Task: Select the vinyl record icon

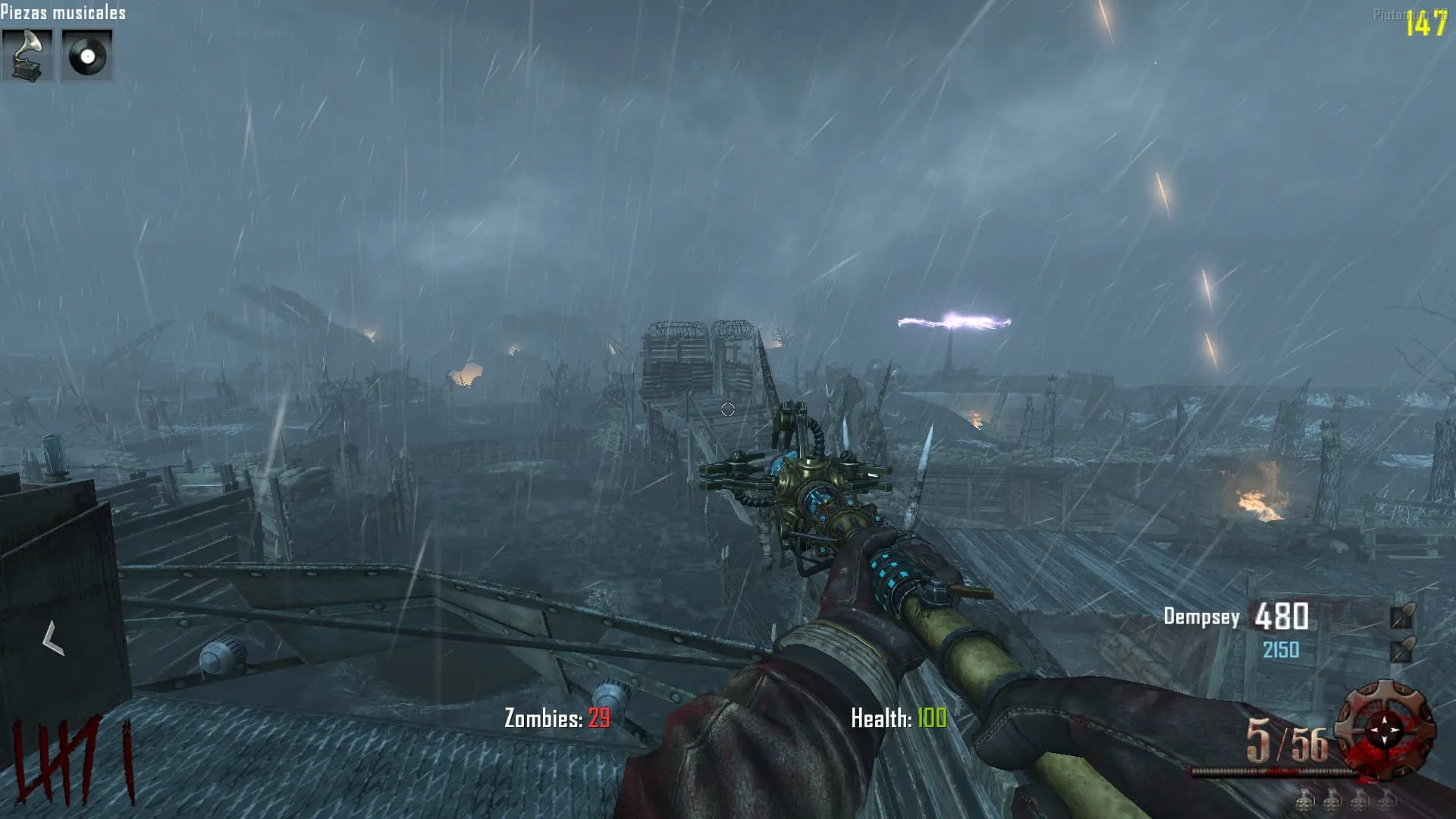Action: (86, 55)
